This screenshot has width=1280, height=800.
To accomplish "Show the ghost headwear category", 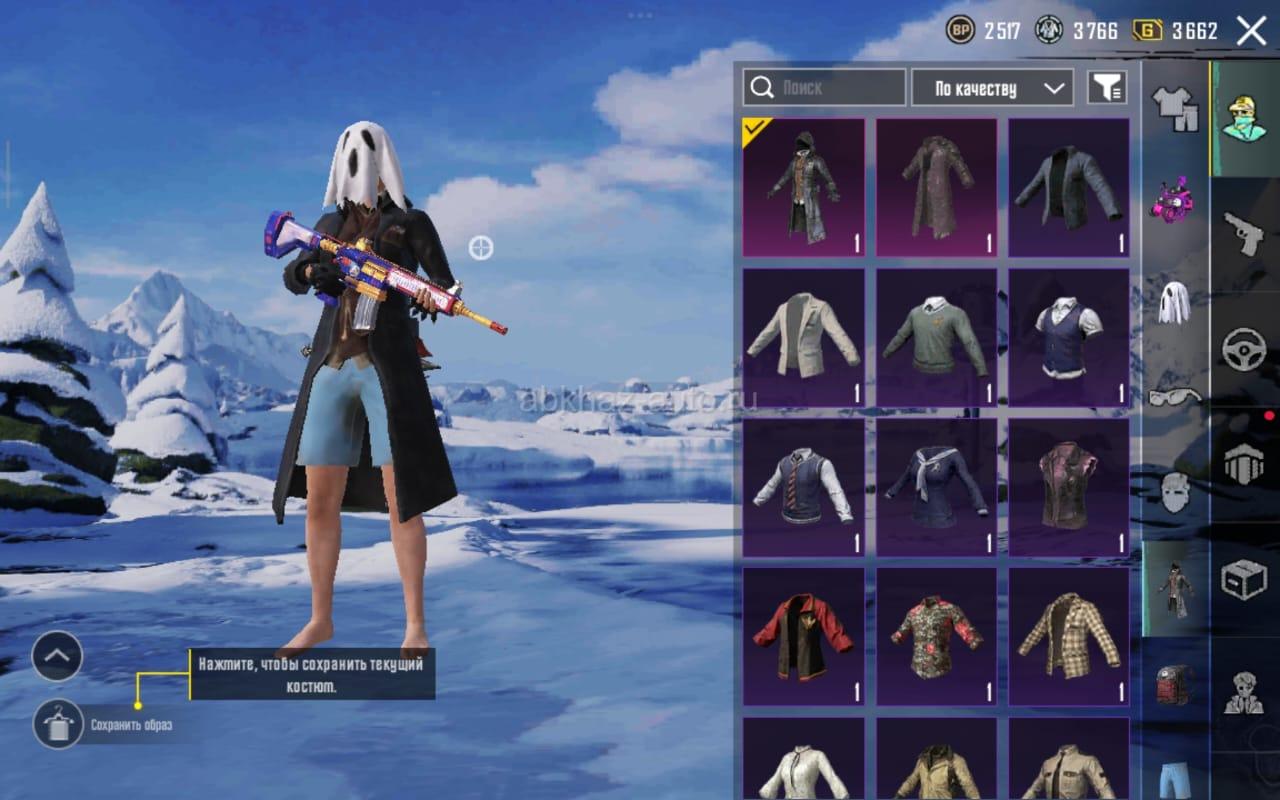I will click(x=1174, y=302).
